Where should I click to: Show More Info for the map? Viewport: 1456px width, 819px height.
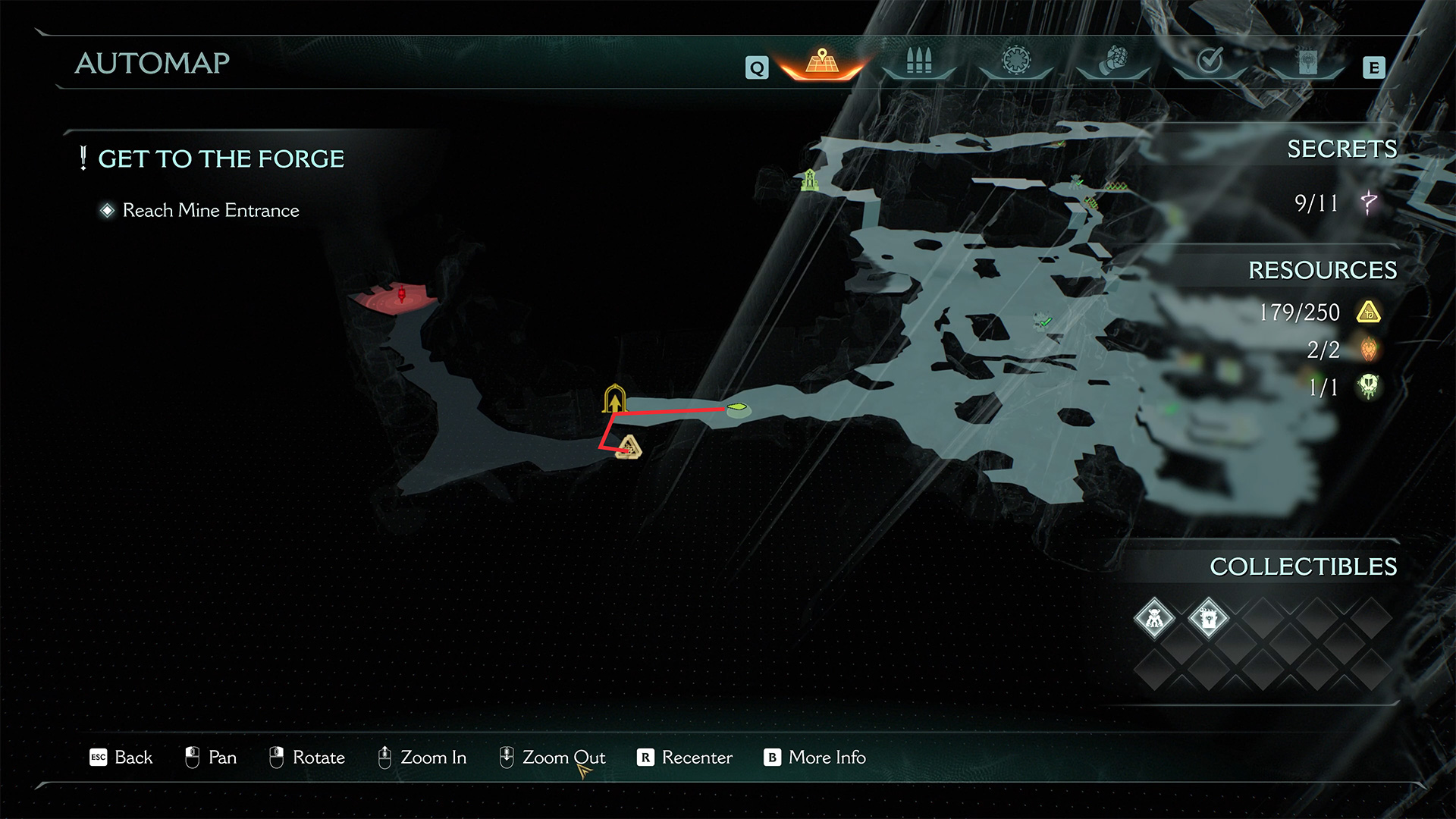coord(814,758)
